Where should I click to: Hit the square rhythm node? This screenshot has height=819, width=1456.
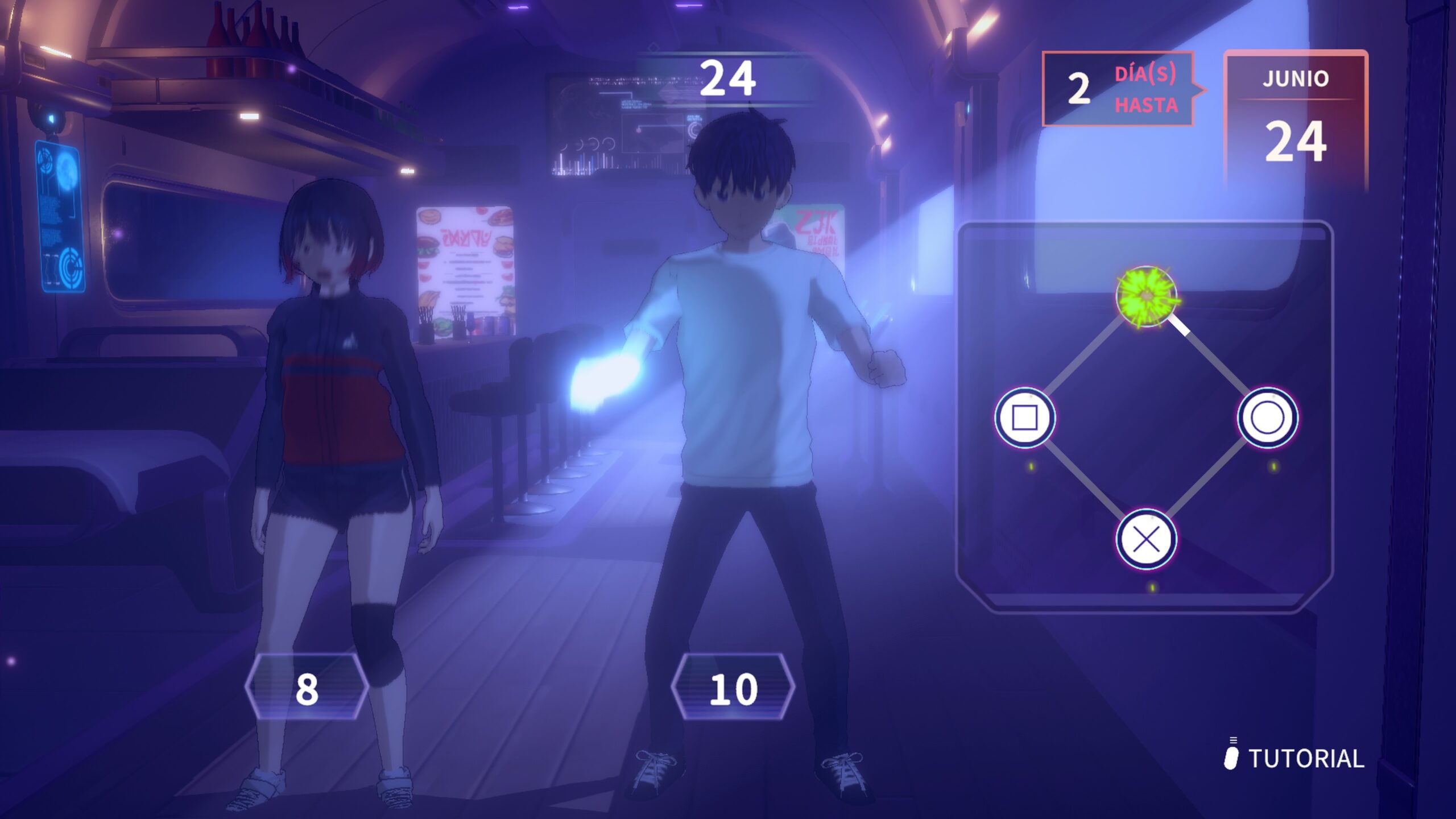point(1025,418)
